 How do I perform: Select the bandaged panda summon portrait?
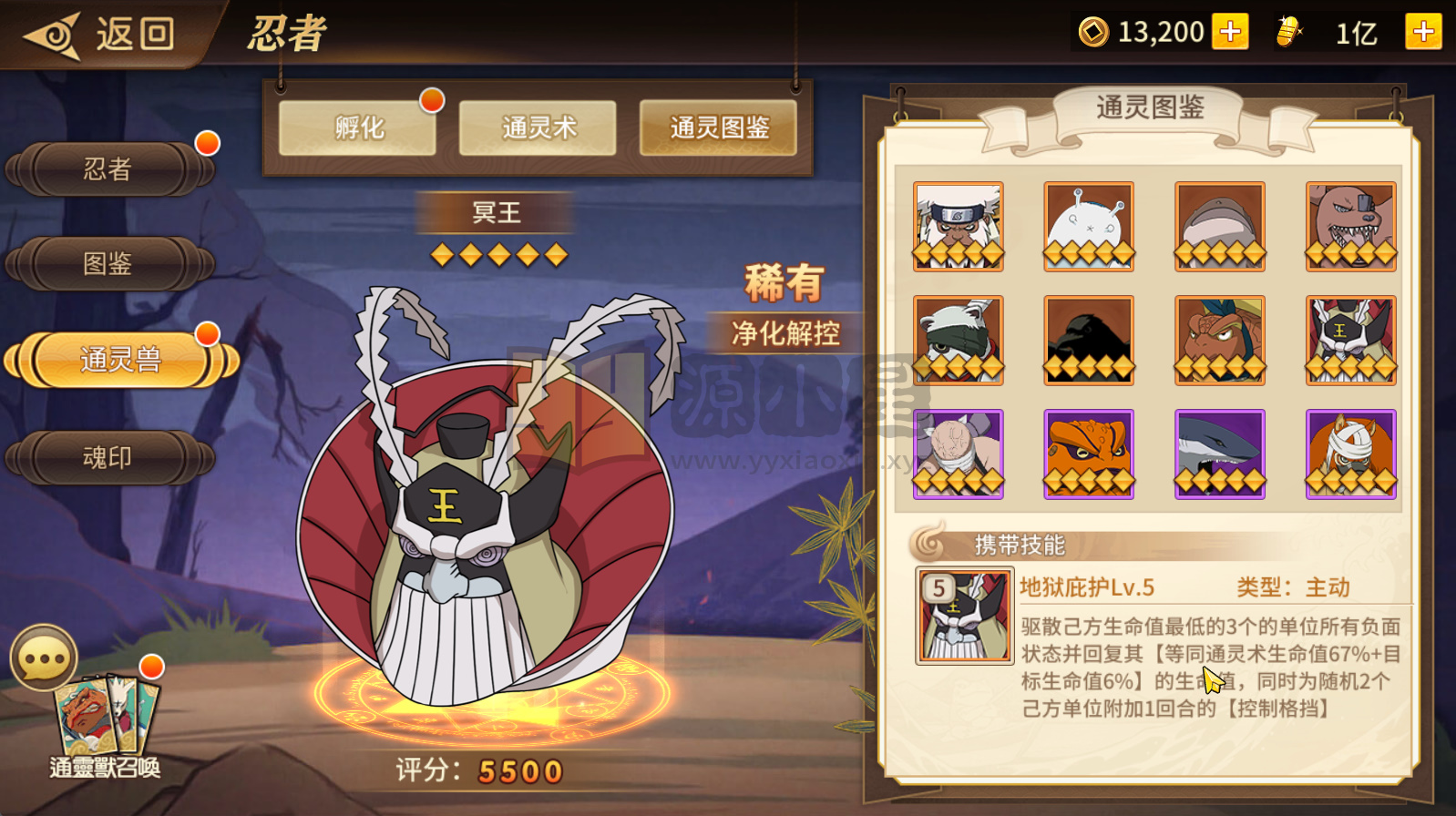[959, 340]
